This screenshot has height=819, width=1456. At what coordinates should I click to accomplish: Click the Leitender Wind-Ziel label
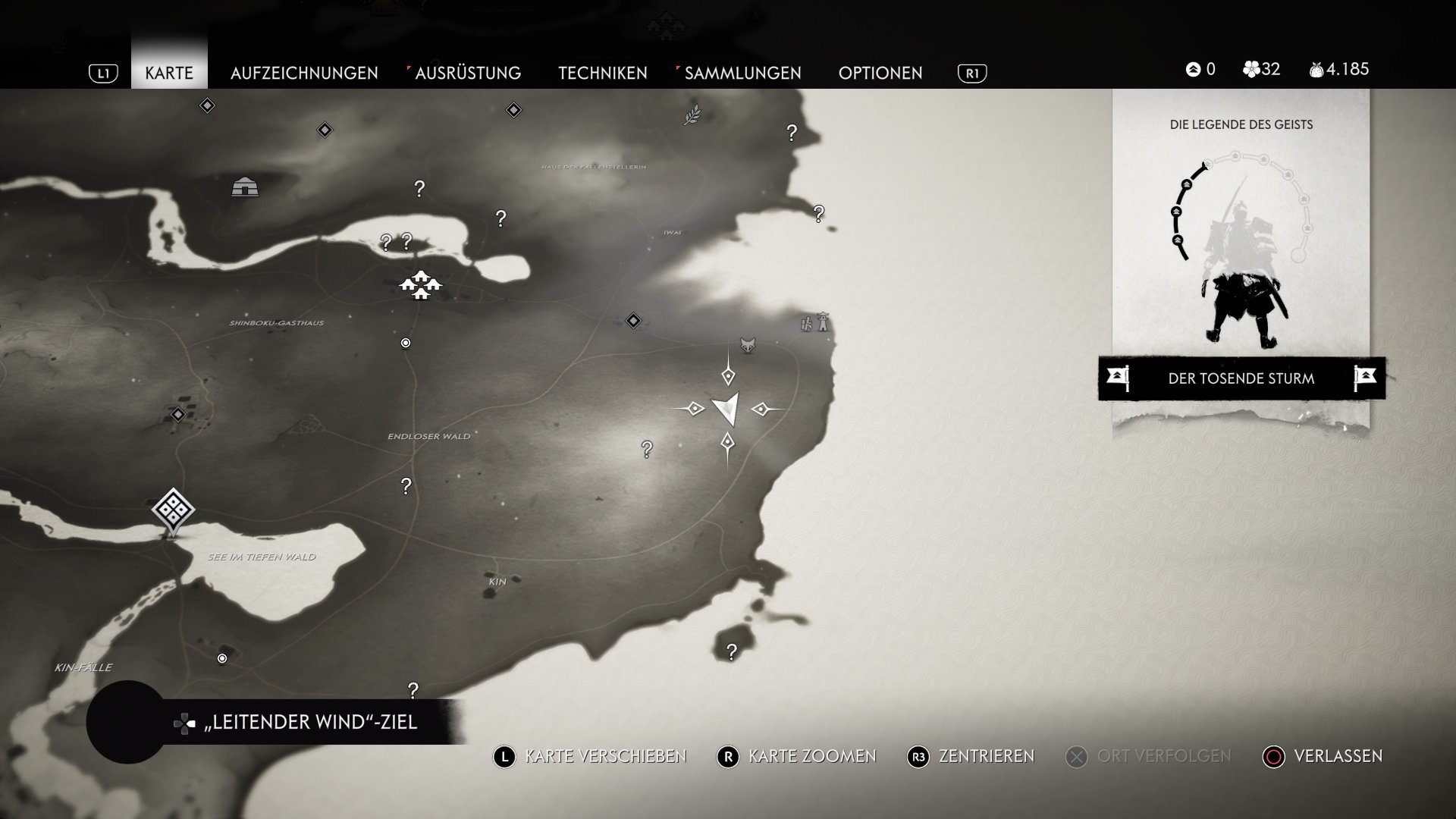[311, 722]
